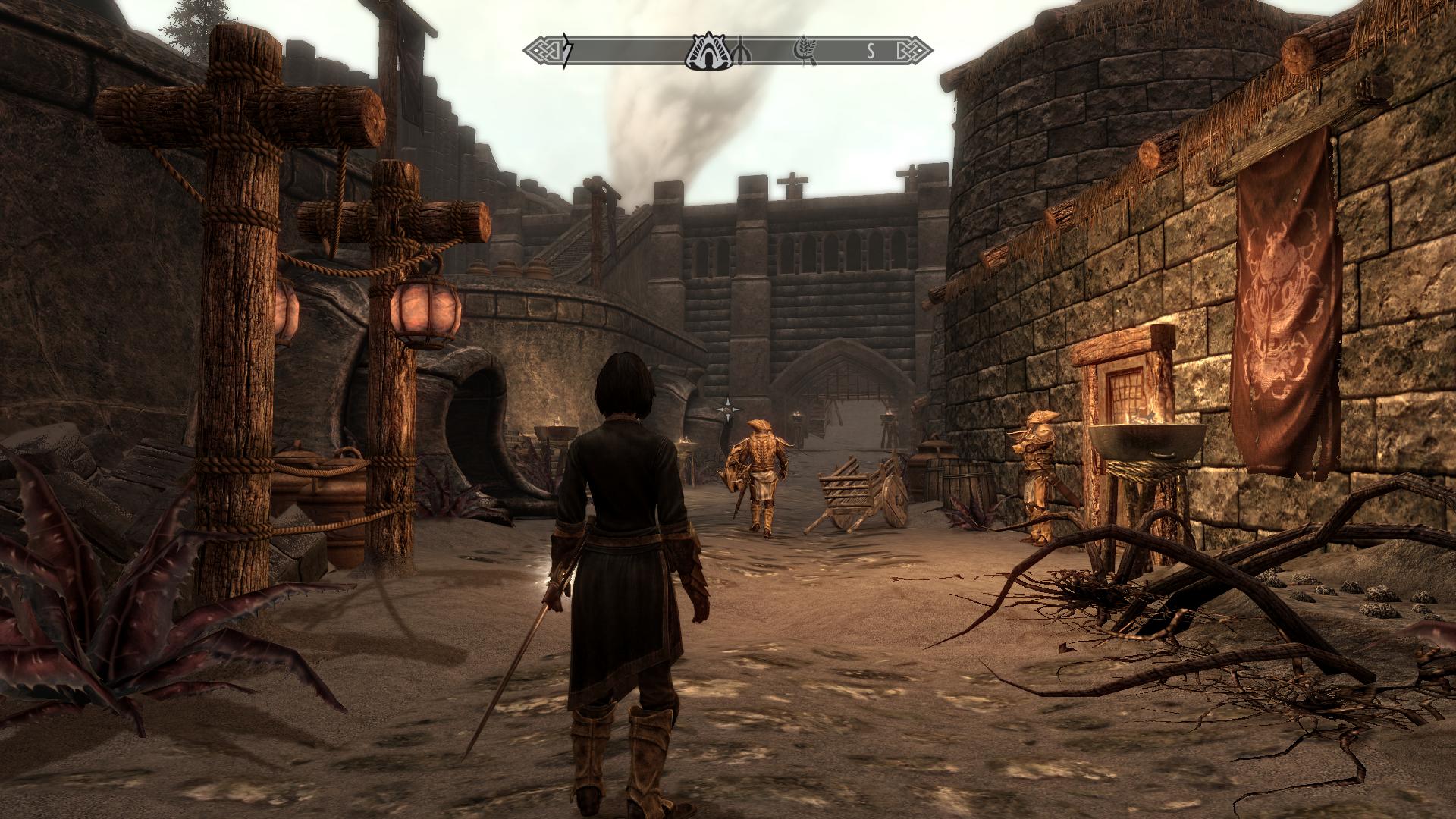Select the wheat farm marker on compass
This screenshot has height=819, width=1456.
tap(803, 52)
